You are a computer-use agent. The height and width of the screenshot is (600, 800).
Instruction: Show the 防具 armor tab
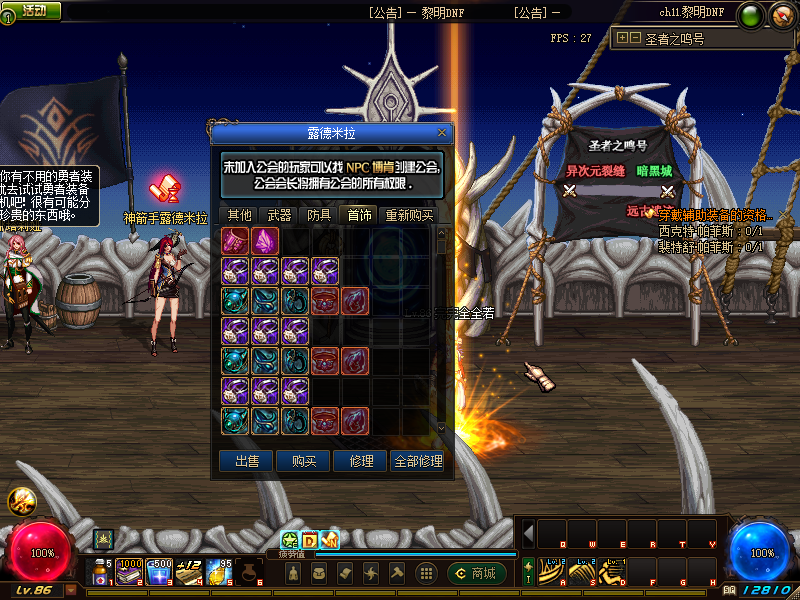(319, 215)
